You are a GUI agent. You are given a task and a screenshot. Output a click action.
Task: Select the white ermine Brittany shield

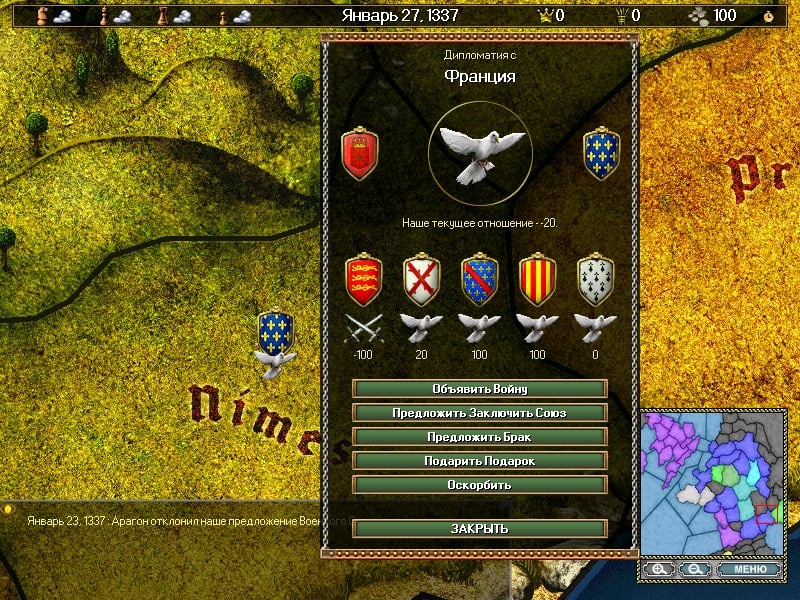[596, 279]
